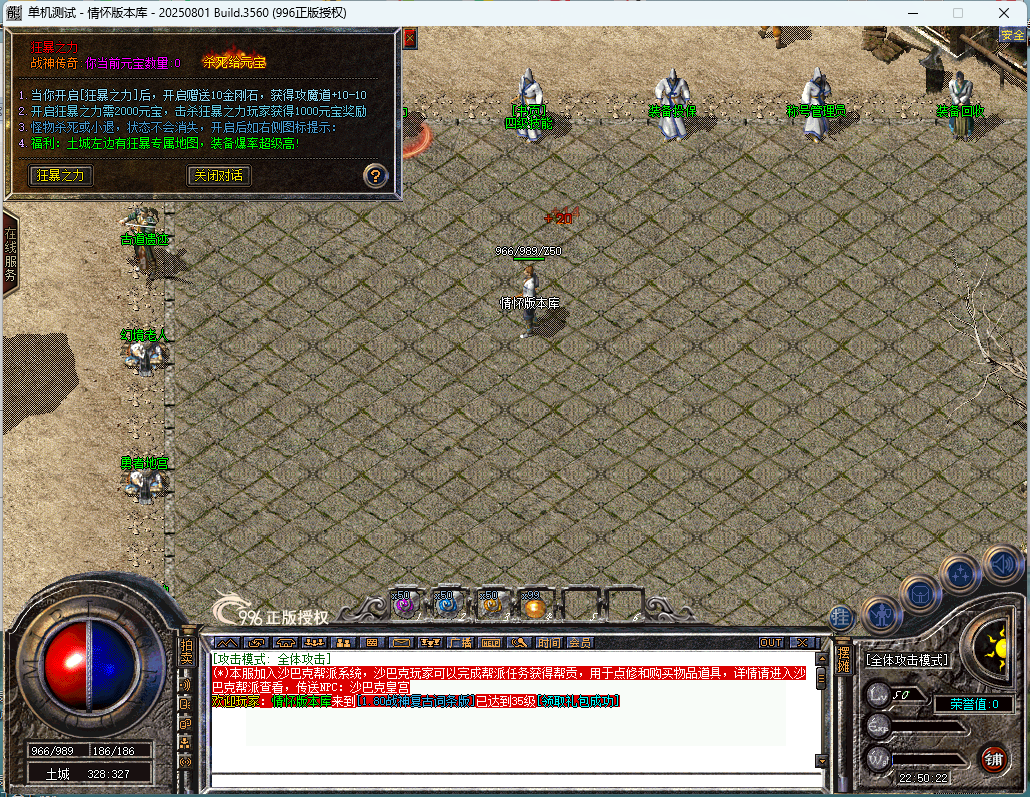This screenshot has height=797, width=1030.
Task: Open the question mark help icon
Action: point(375,176)
